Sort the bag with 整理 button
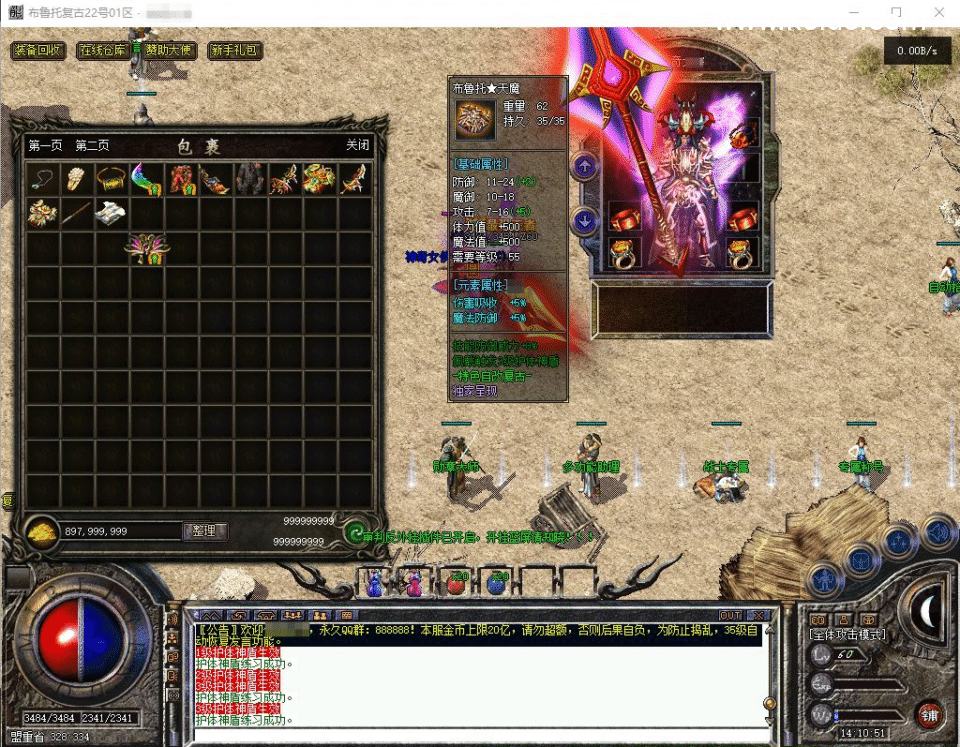This screenshot has height=747, width=960. [205, 531]
